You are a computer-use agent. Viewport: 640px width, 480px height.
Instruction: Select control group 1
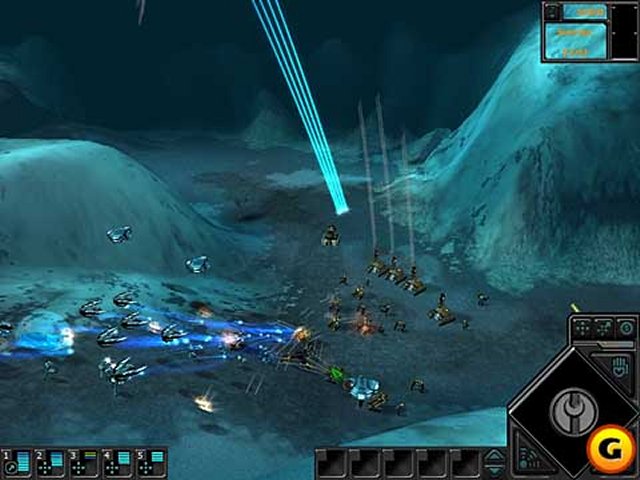pyautogui.click(x=16, y=462)
